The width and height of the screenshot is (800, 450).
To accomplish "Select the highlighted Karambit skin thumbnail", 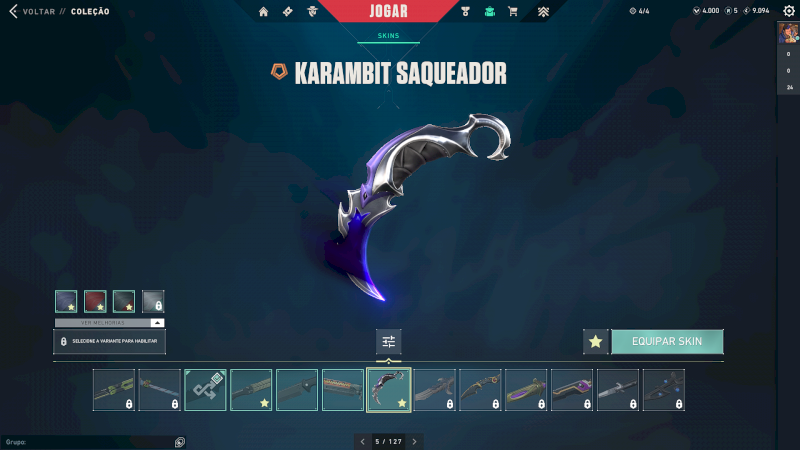I will 389,390.
